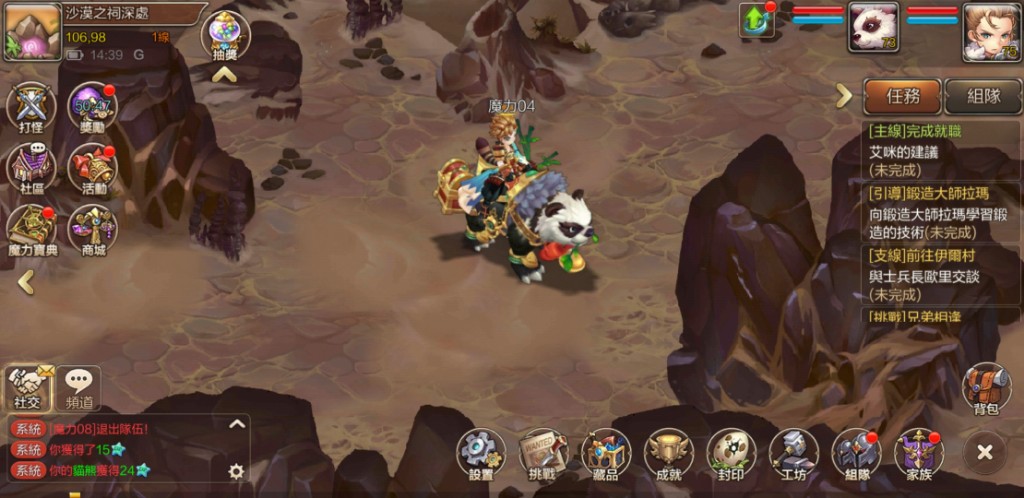Open the 商城 shop icon
The width and height of the screenshot is (1024, 498).
click(x=93, y=229)
